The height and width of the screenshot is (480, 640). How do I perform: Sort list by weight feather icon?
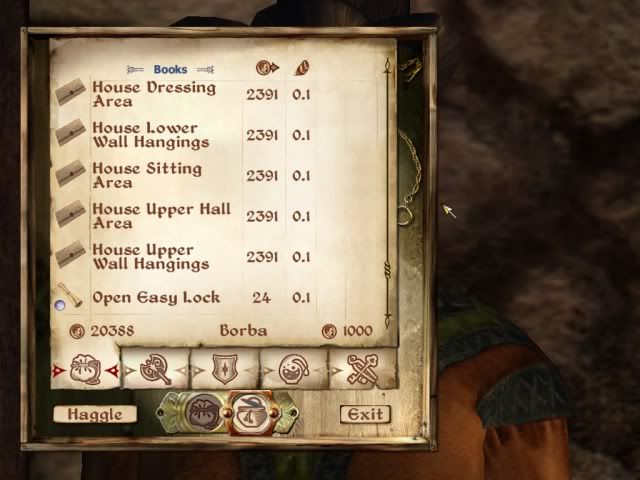[300, 69]
